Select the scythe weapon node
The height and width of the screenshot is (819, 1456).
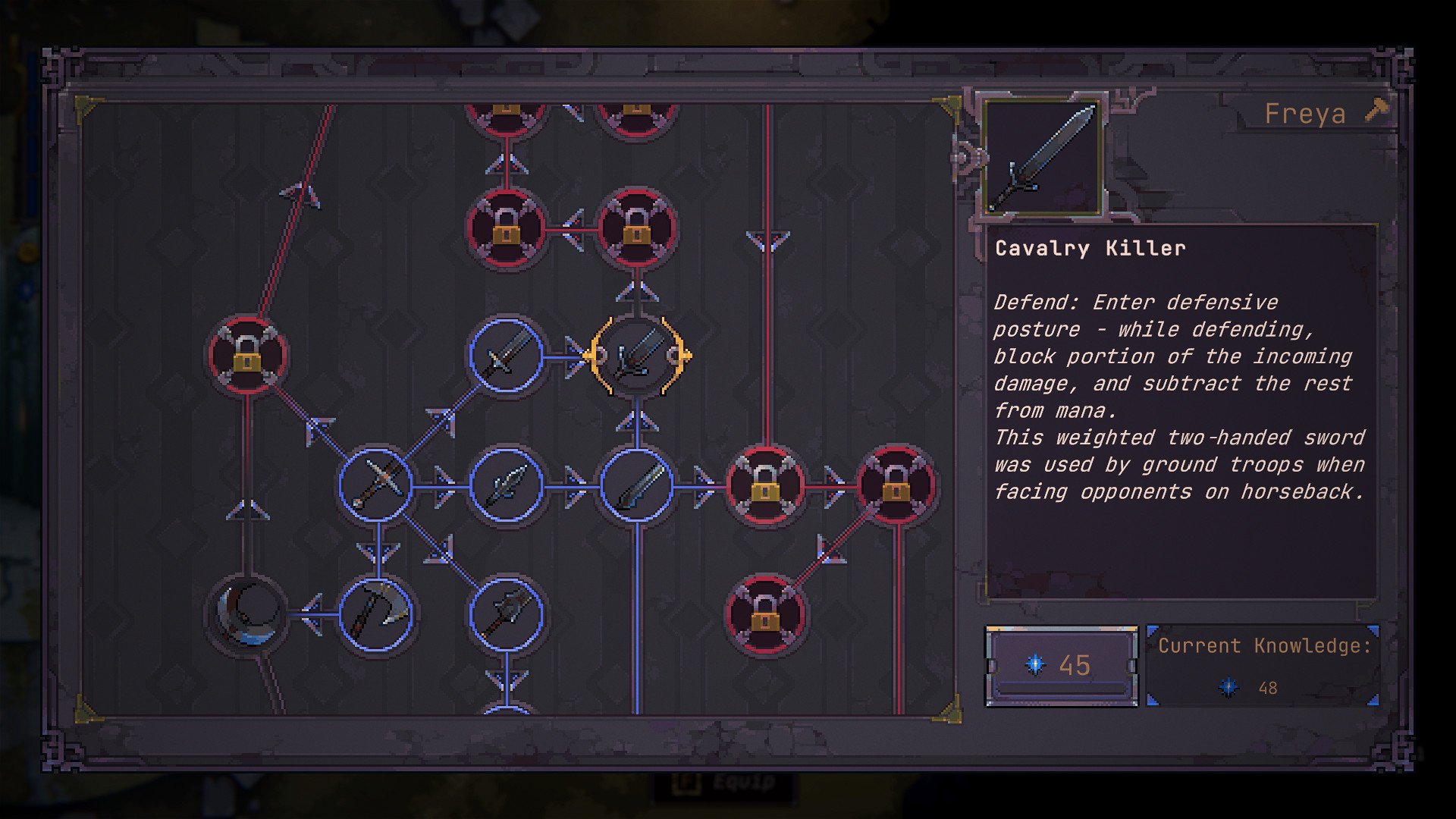tap(376, 613)
